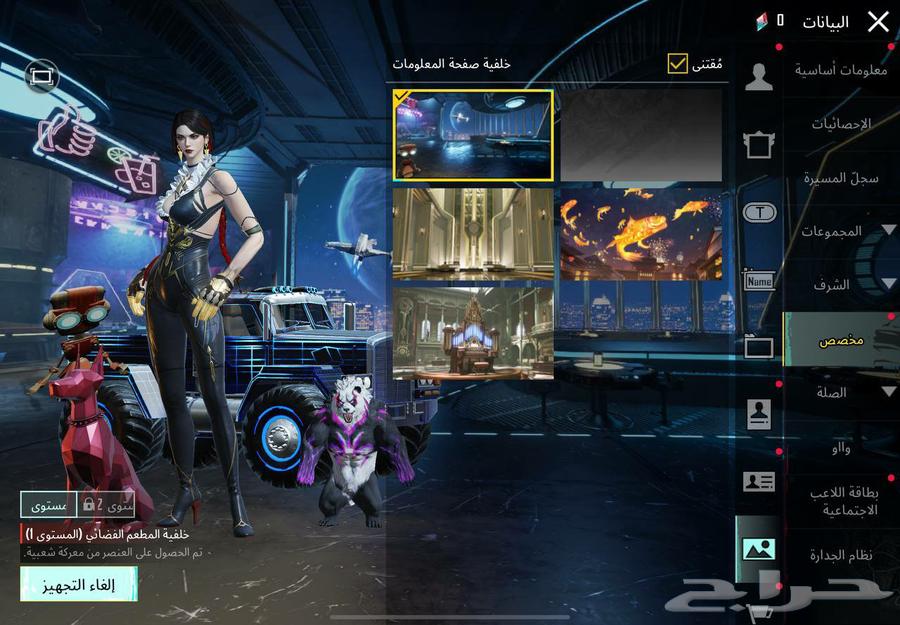Click the إلغاء التجهيز unequip button
900x625 pixels.
pyautogui.click(x=78, y=584)
